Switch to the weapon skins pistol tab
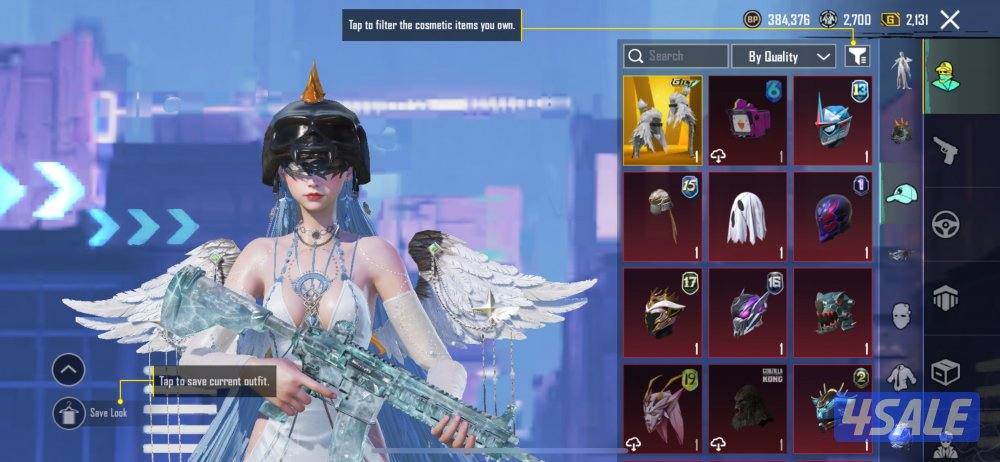This screenshot has height=462, width=1000. [x=945, y=150]
